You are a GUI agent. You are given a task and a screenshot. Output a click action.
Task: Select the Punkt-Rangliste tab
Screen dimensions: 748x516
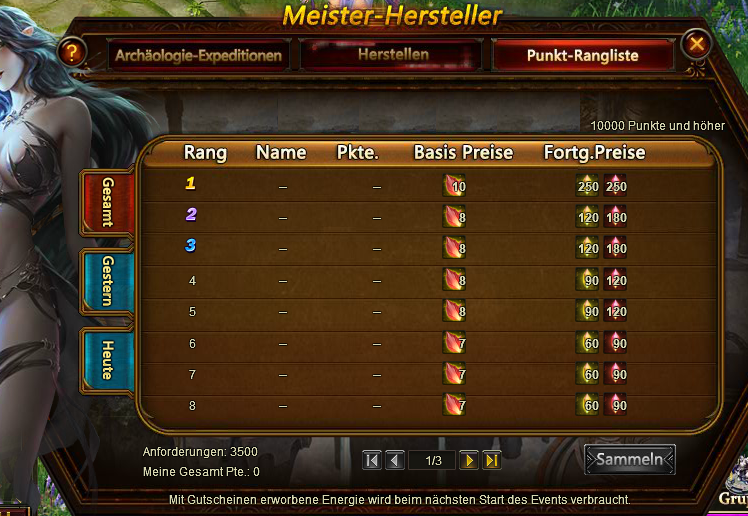tap(582, 55)
